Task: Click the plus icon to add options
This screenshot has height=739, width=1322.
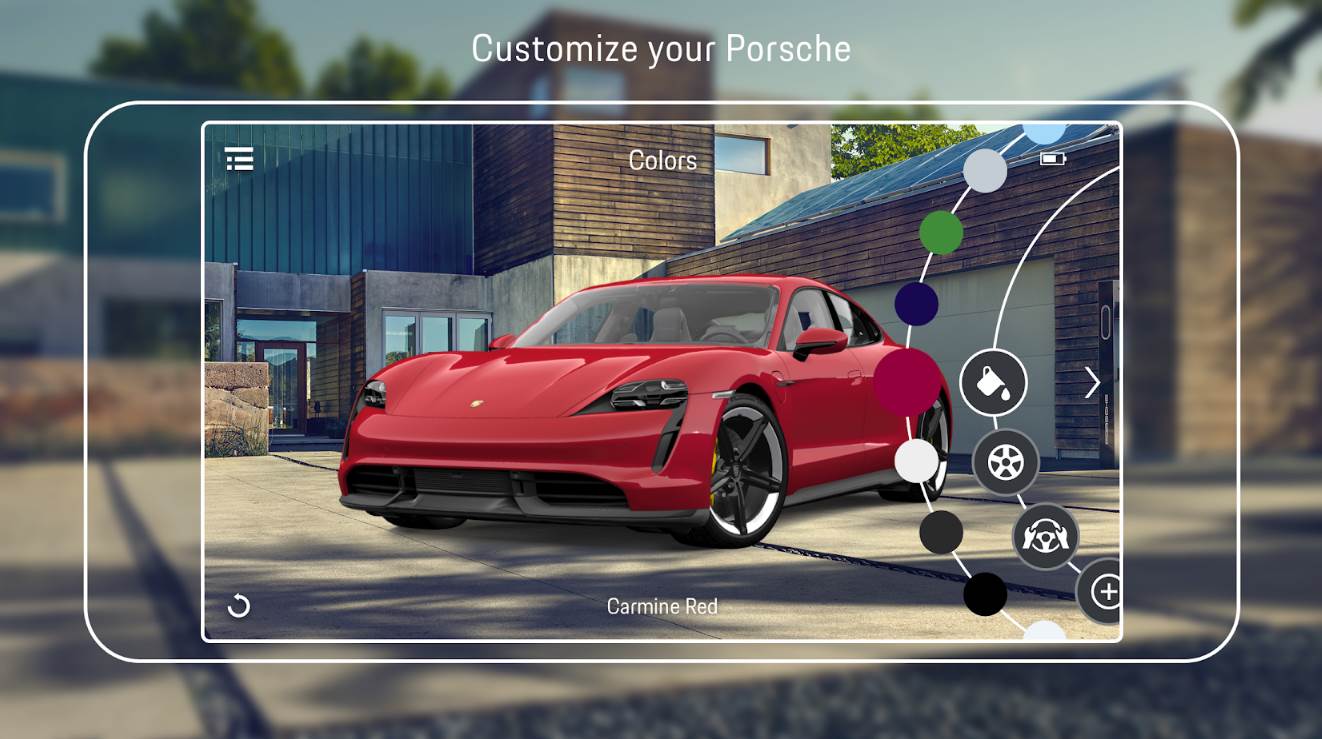Action: click(x=1106, y=592)
